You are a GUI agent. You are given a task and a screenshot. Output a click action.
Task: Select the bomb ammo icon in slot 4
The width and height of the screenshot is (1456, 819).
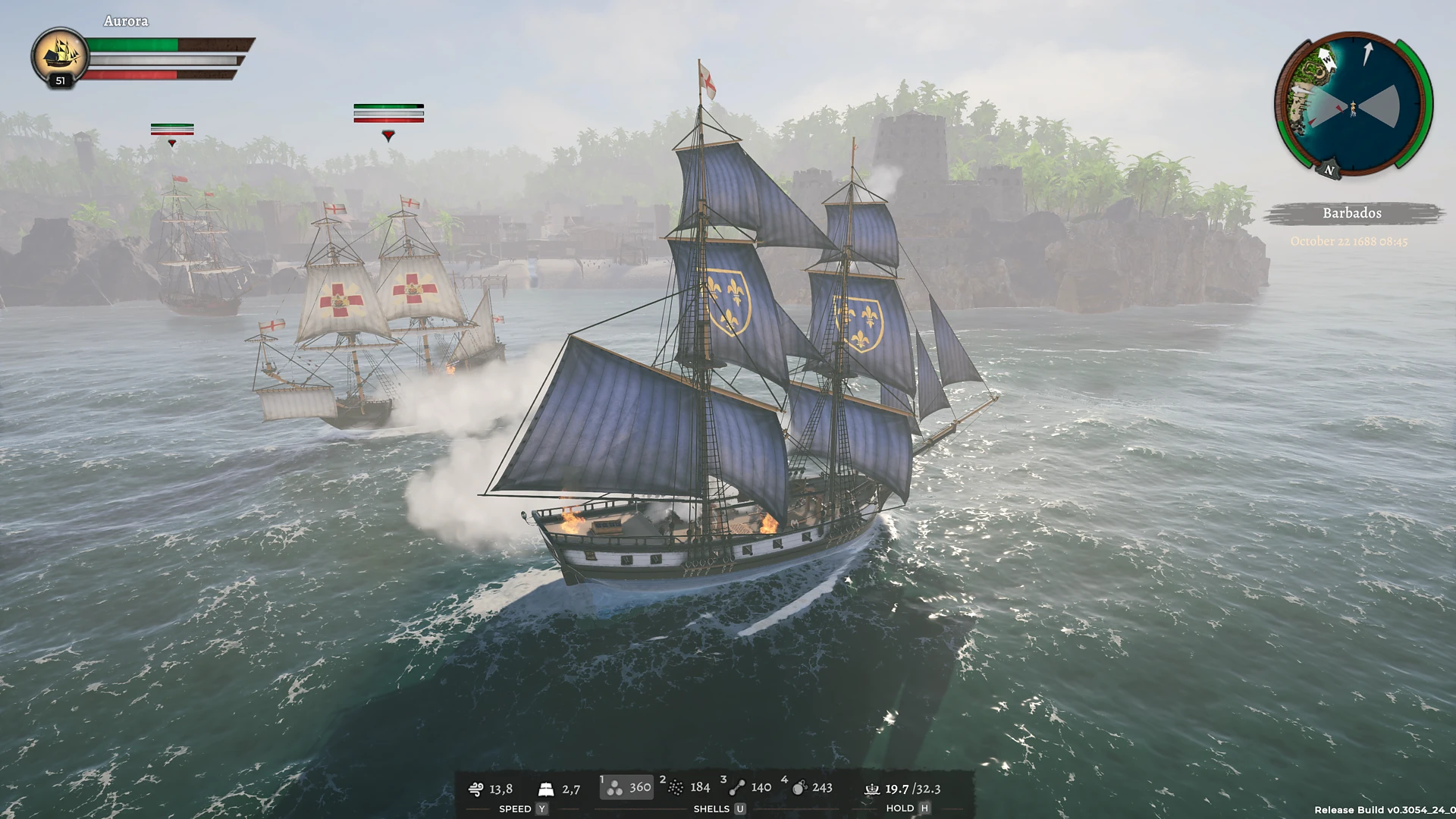pyautogui.click(x=799, y=787)
